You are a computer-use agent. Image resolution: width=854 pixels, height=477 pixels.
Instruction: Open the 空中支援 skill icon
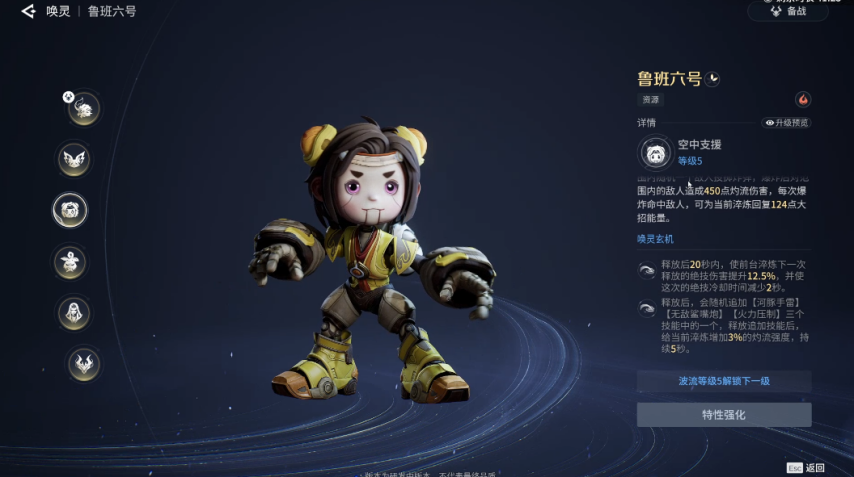point(656,153)
